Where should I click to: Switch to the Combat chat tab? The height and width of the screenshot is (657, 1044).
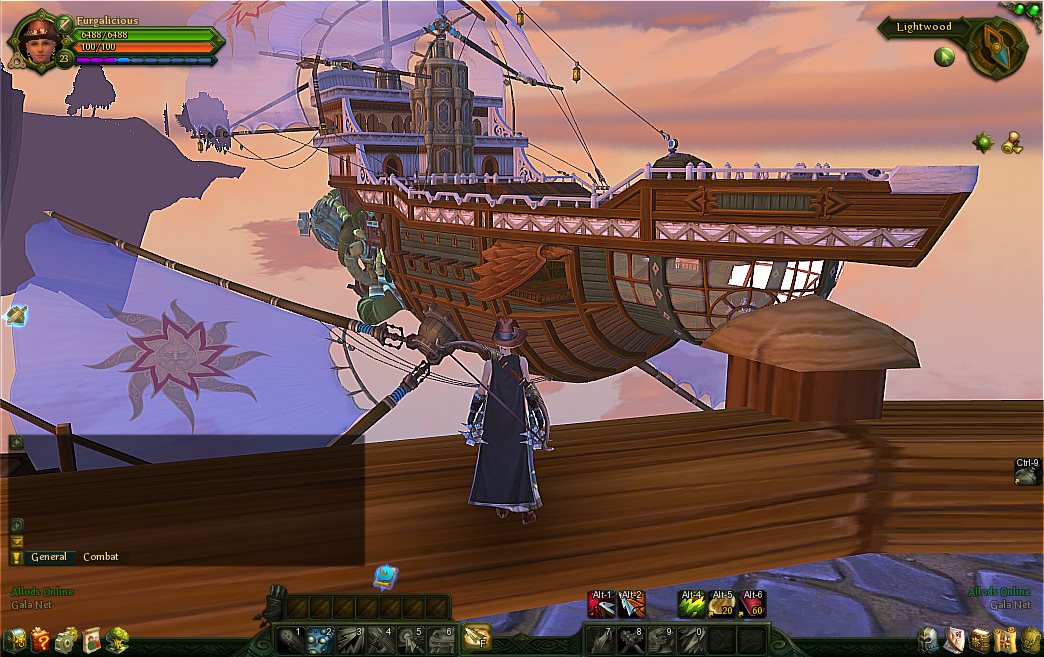[x=99, y=557]
